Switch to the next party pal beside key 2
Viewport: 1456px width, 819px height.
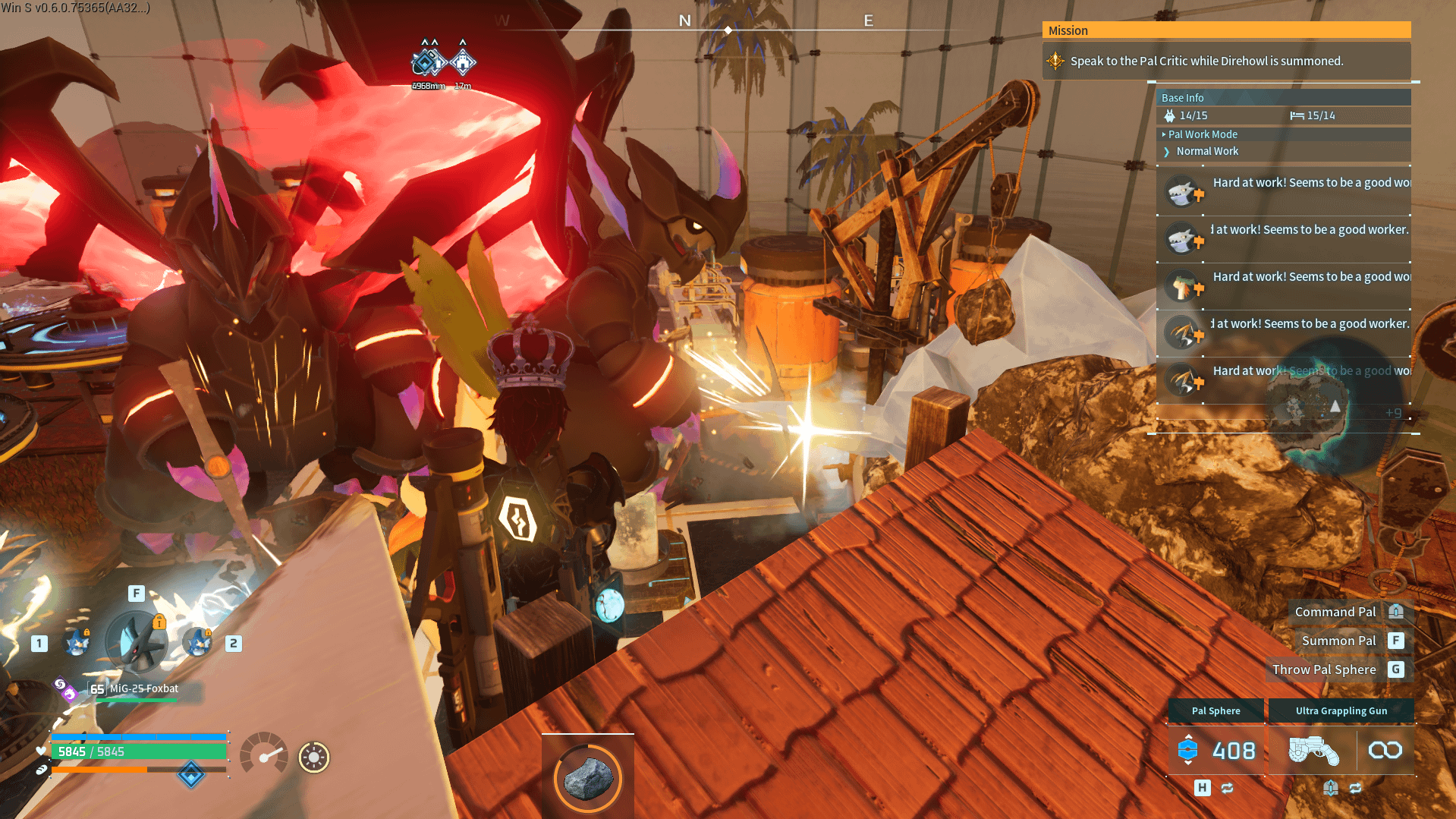[x=198, y=643]
